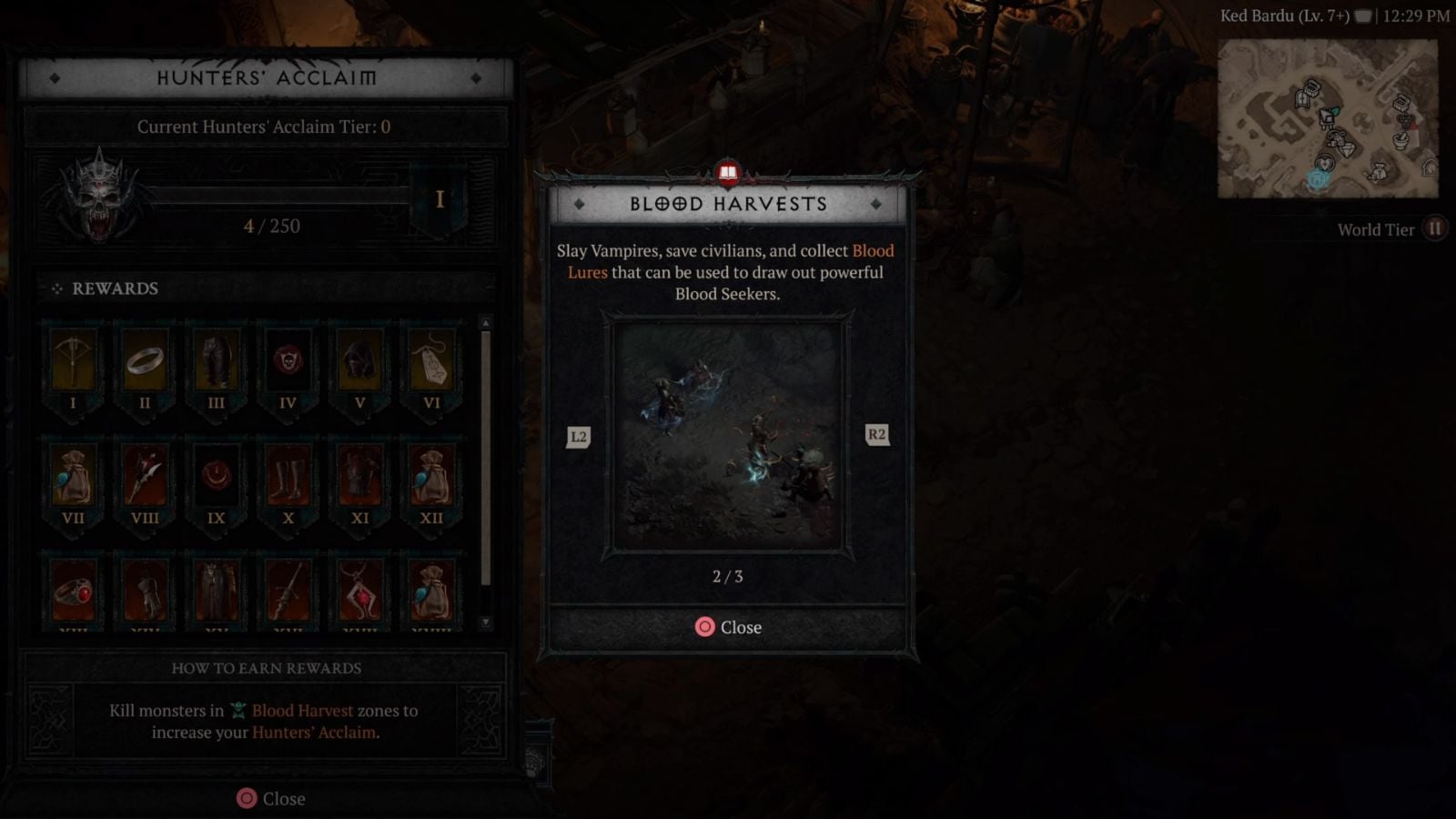This screenshot has width=1456, height=819.
Task: Select the item tag reward at tier VI
Action: point(431,362)
